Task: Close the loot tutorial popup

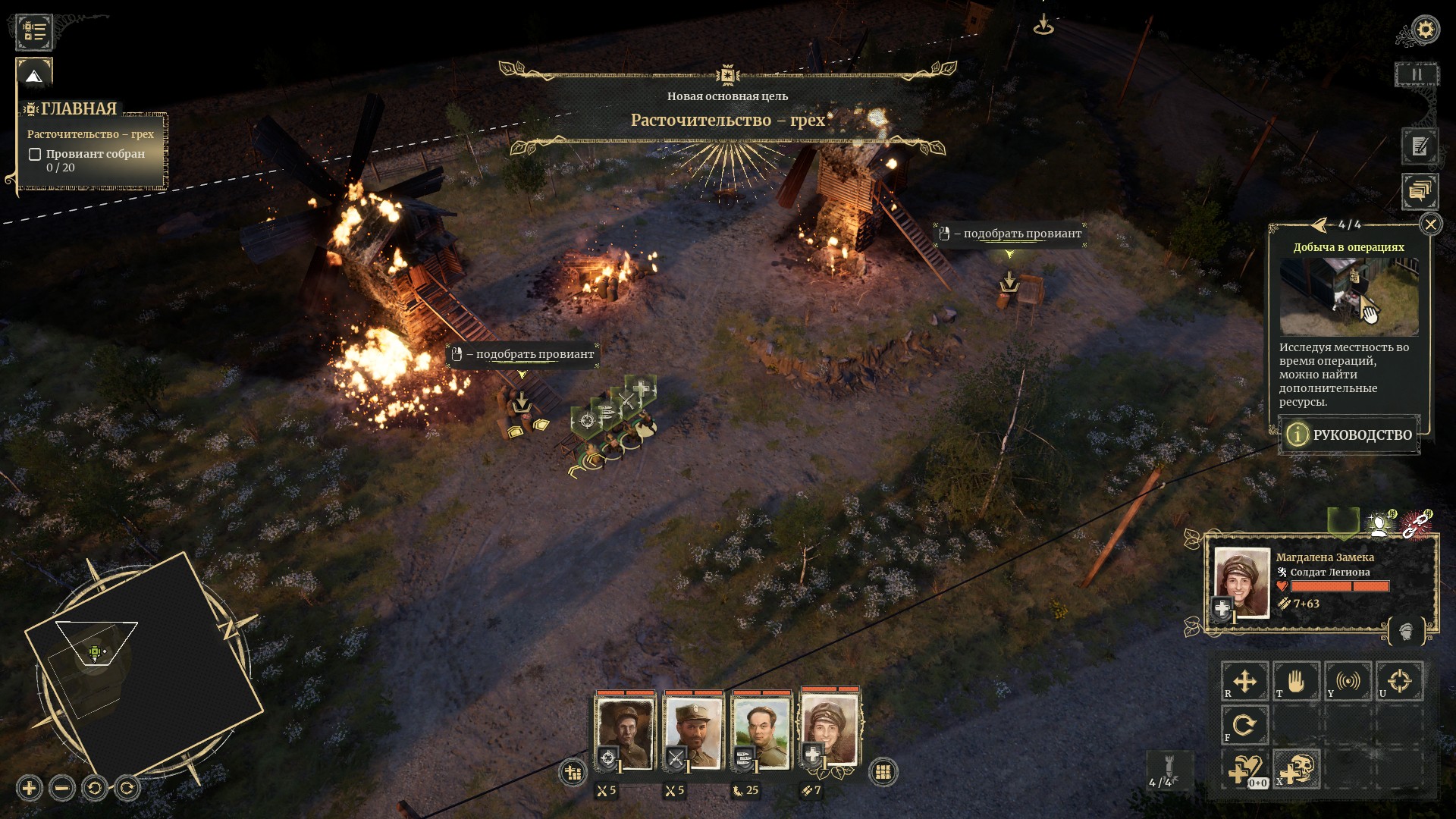Action: pos(1430,224)
